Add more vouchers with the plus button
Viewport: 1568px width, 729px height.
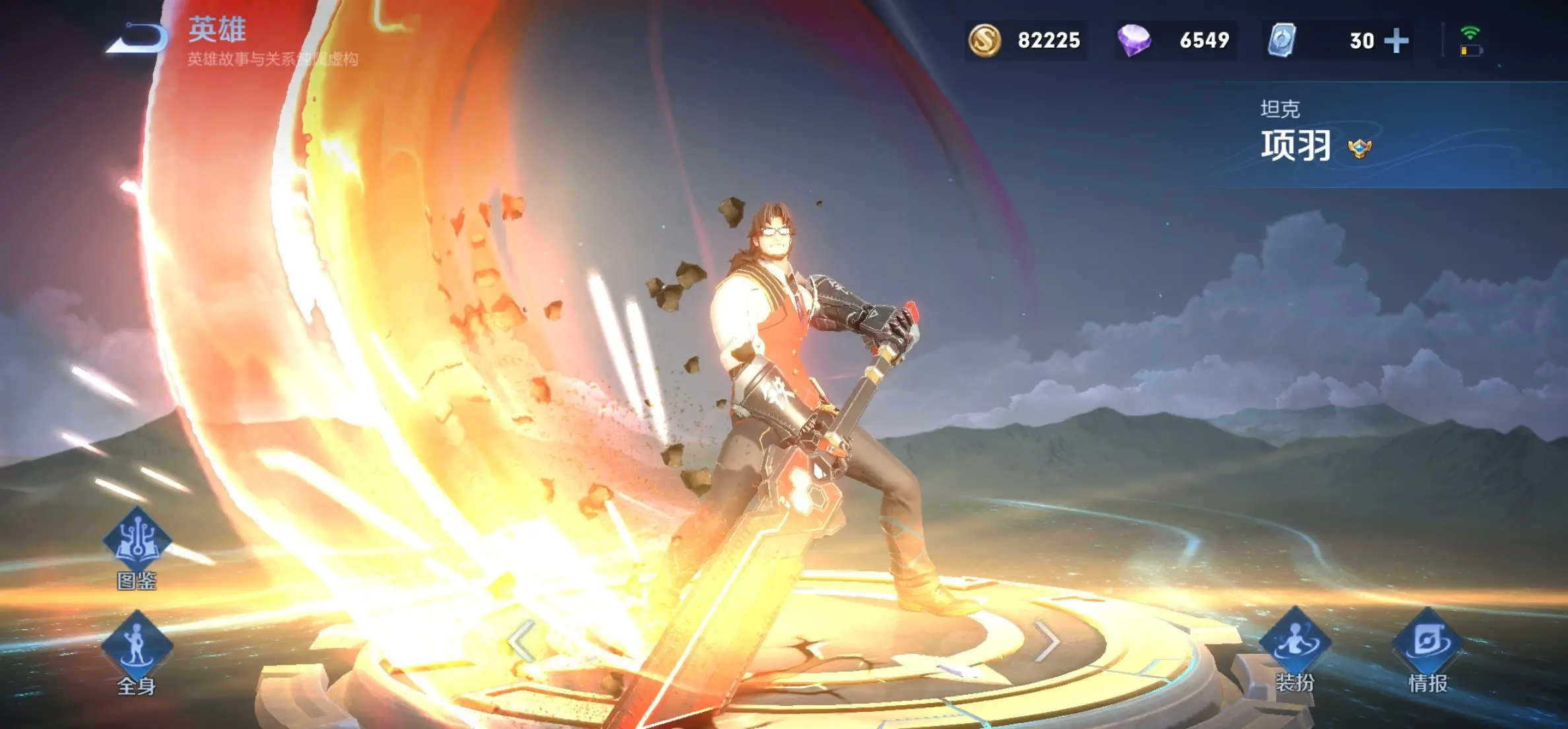(1396, 41)
